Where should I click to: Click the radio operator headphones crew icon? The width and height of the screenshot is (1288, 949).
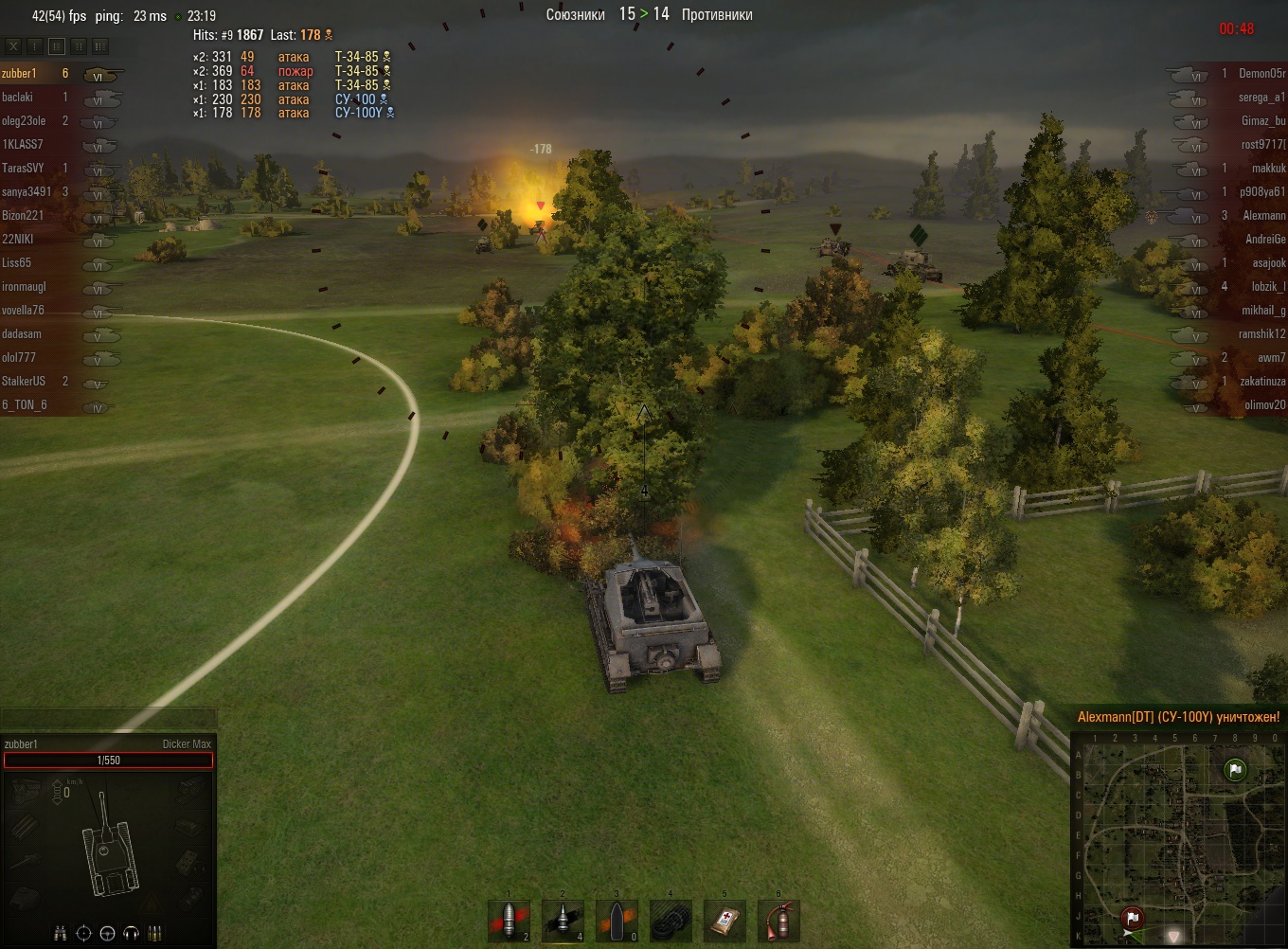132,933
